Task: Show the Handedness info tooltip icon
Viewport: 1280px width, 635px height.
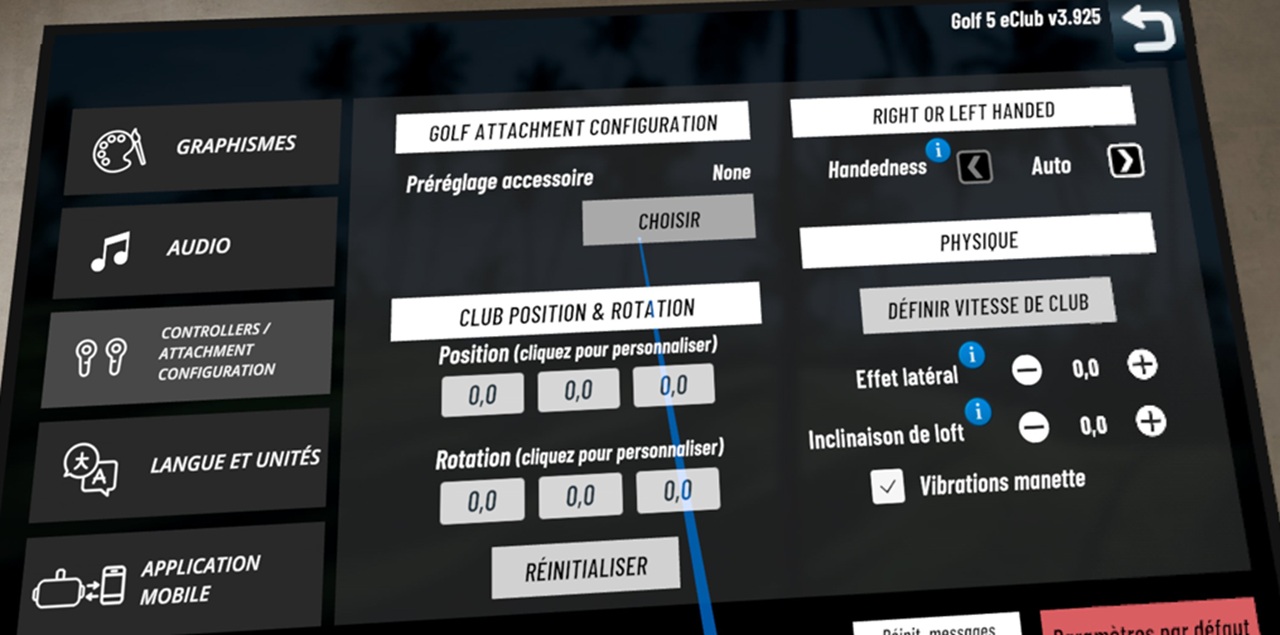Action: [x=937, y=150]
